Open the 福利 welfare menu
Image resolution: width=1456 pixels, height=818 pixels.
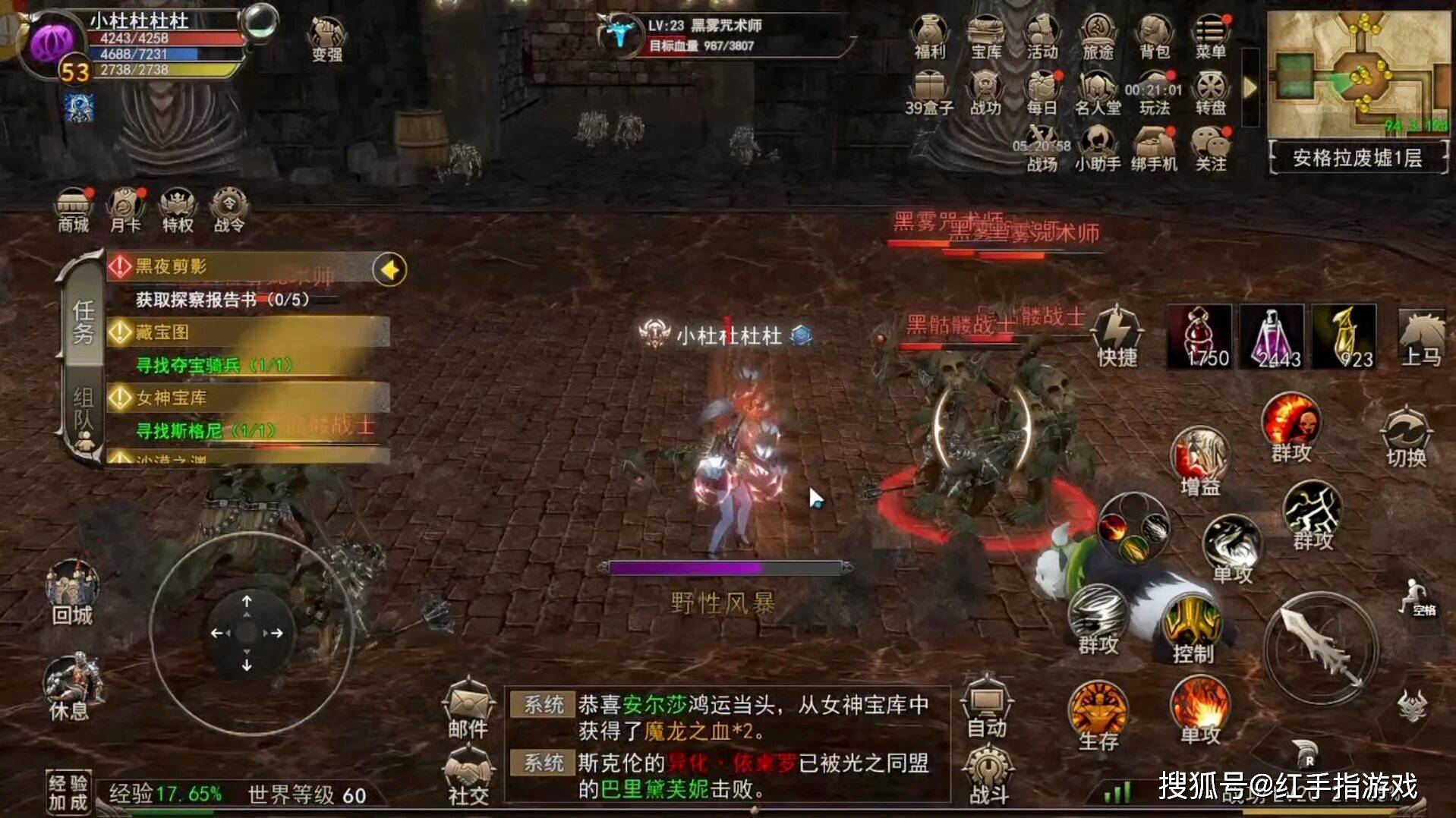click(929, 37)
